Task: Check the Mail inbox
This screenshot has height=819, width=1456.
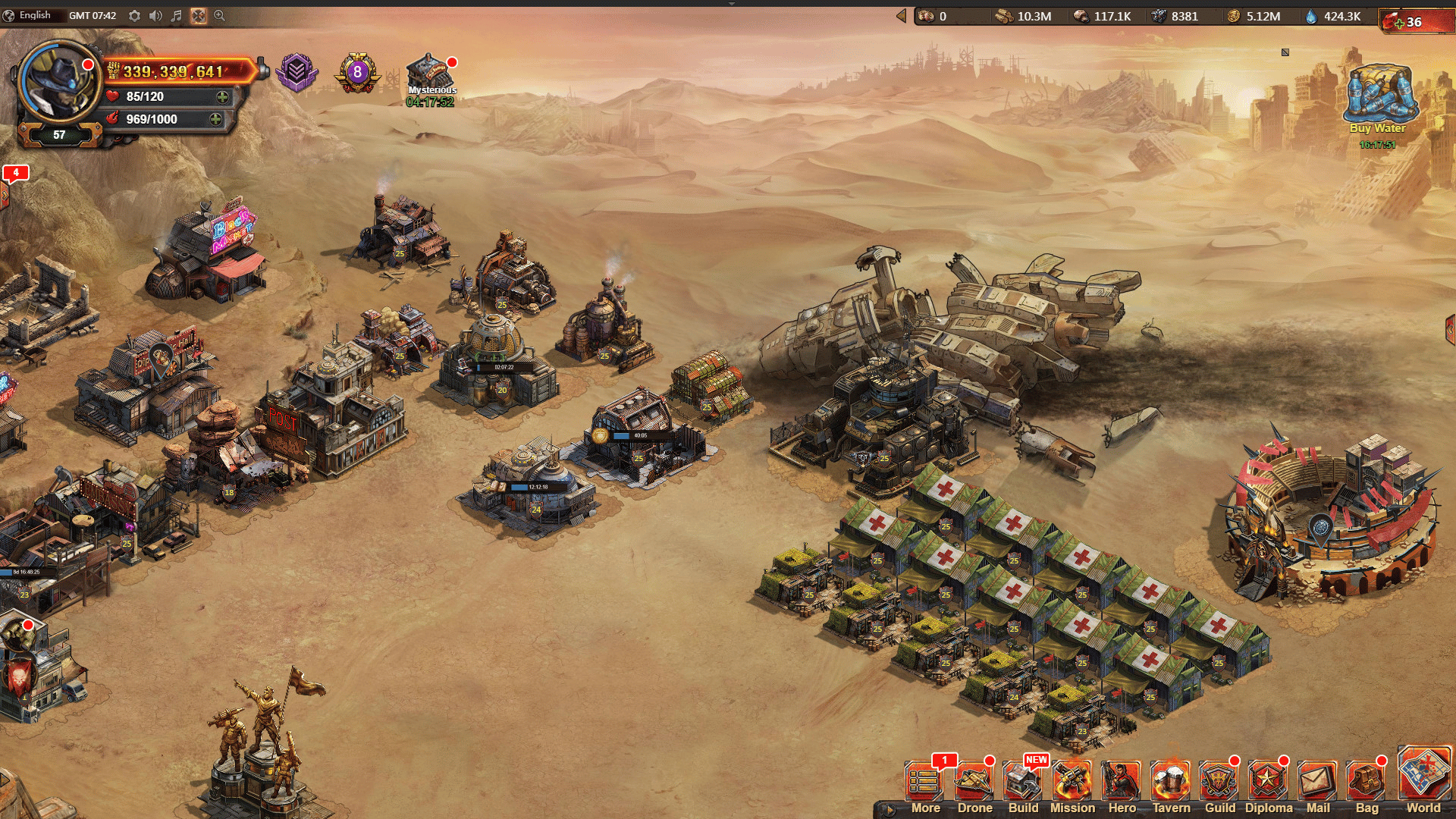Action: tap(1317, 786)
